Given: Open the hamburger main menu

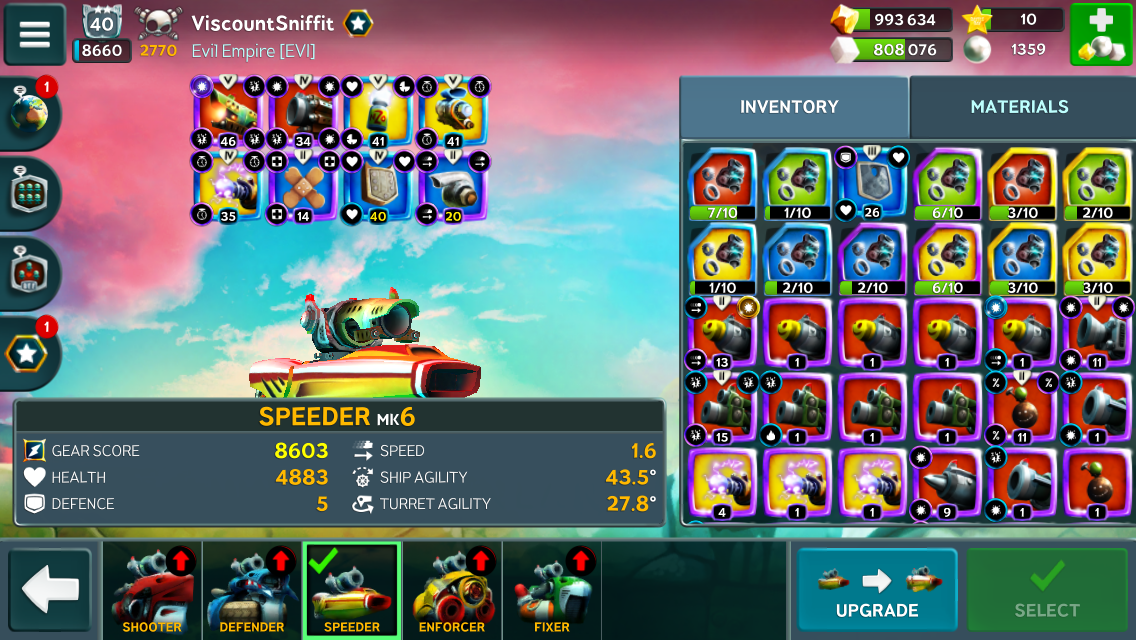Looking at the screenshot, I should [34, 34].
